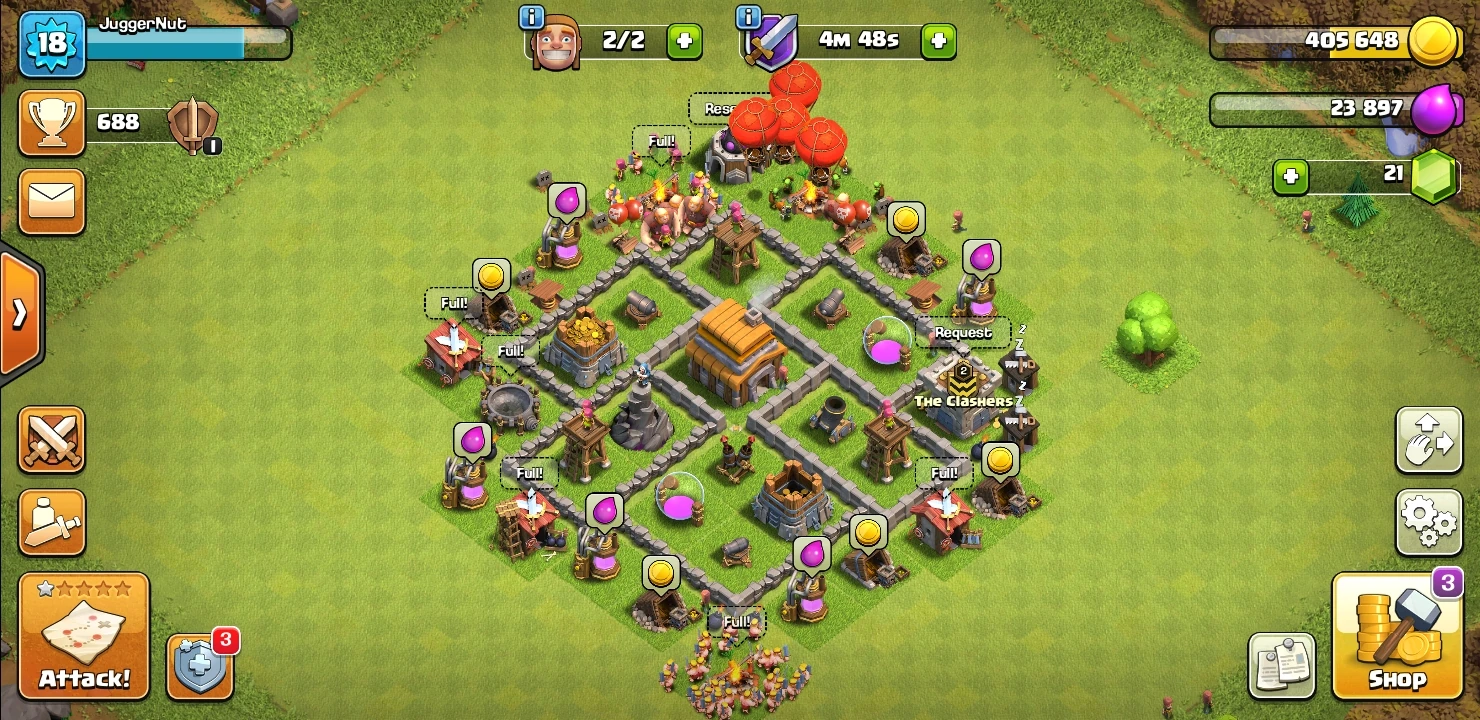Extend shield using the green plus next to timer
Viewport: 1480px width, 720px height.
938,42
